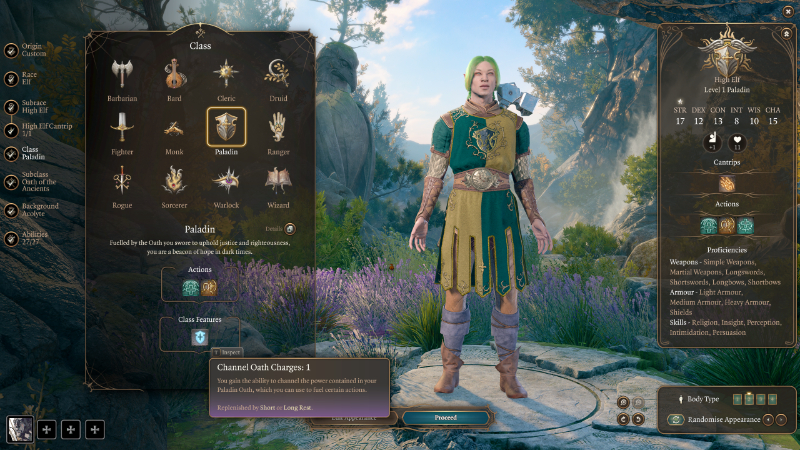Screen dimensions: 800x450
Task: Select the Fighter class
Action: 122,127
